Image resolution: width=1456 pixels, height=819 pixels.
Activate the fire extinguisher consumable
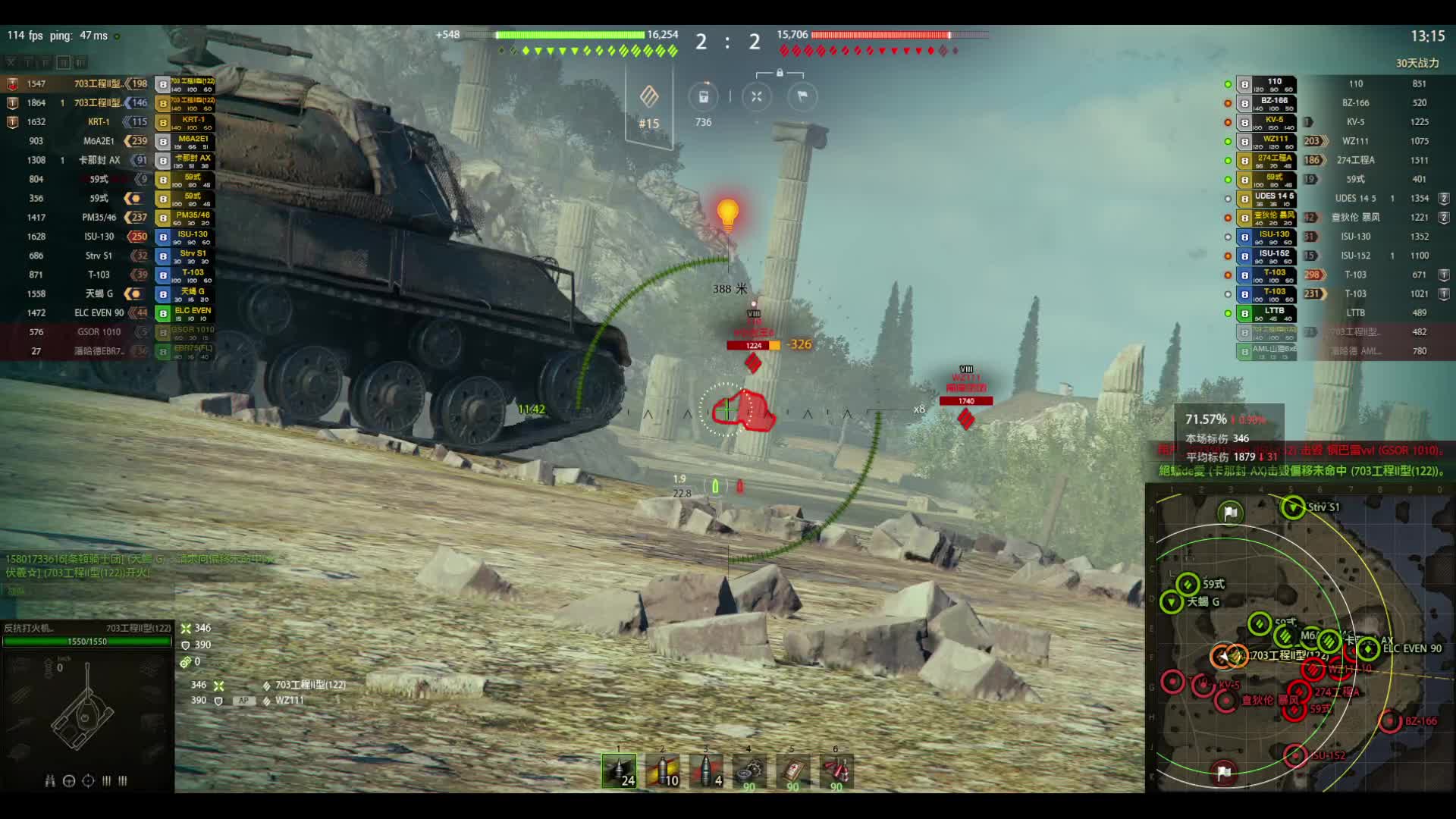836,771
